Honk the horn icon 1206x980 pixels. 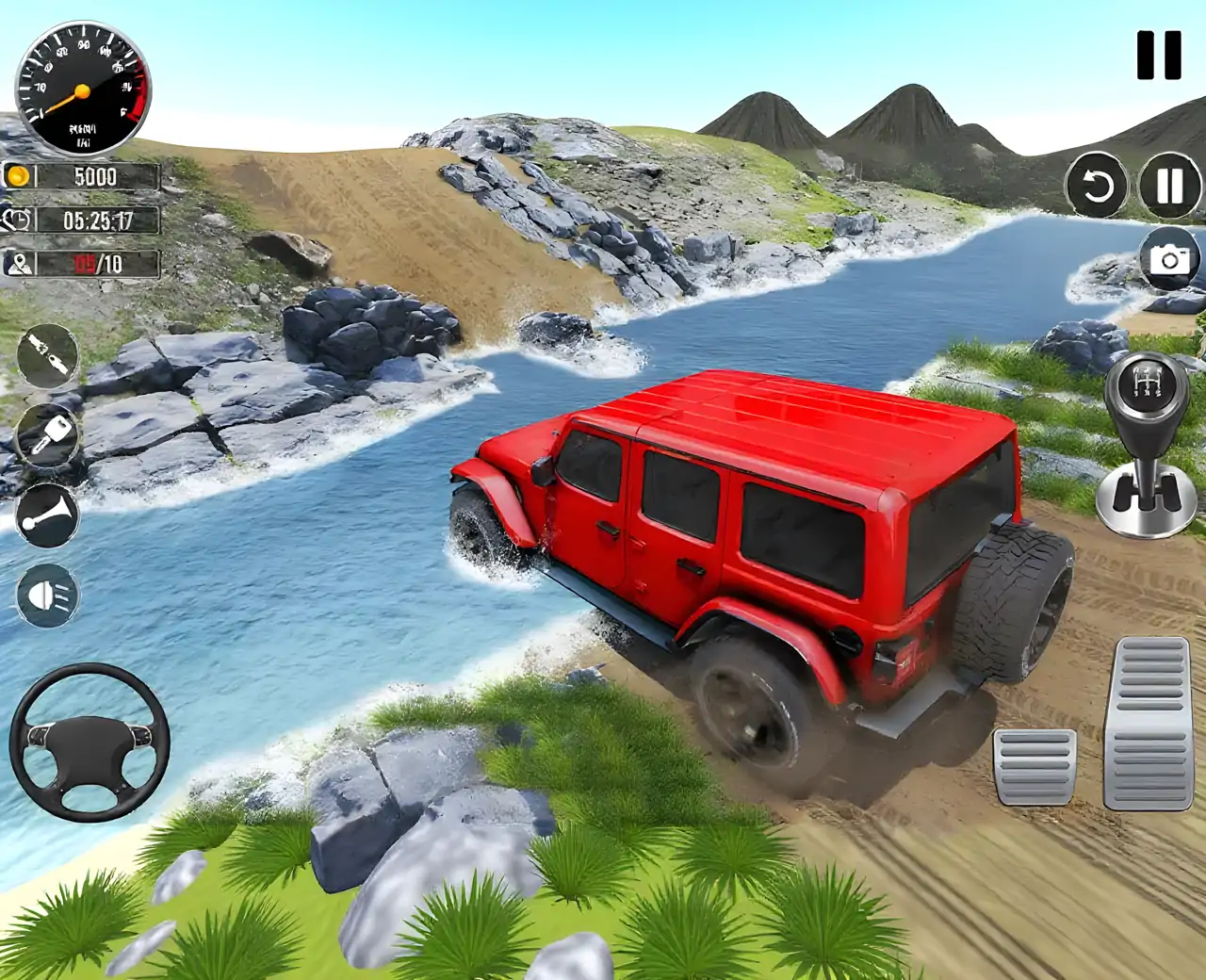pos(47,515)
